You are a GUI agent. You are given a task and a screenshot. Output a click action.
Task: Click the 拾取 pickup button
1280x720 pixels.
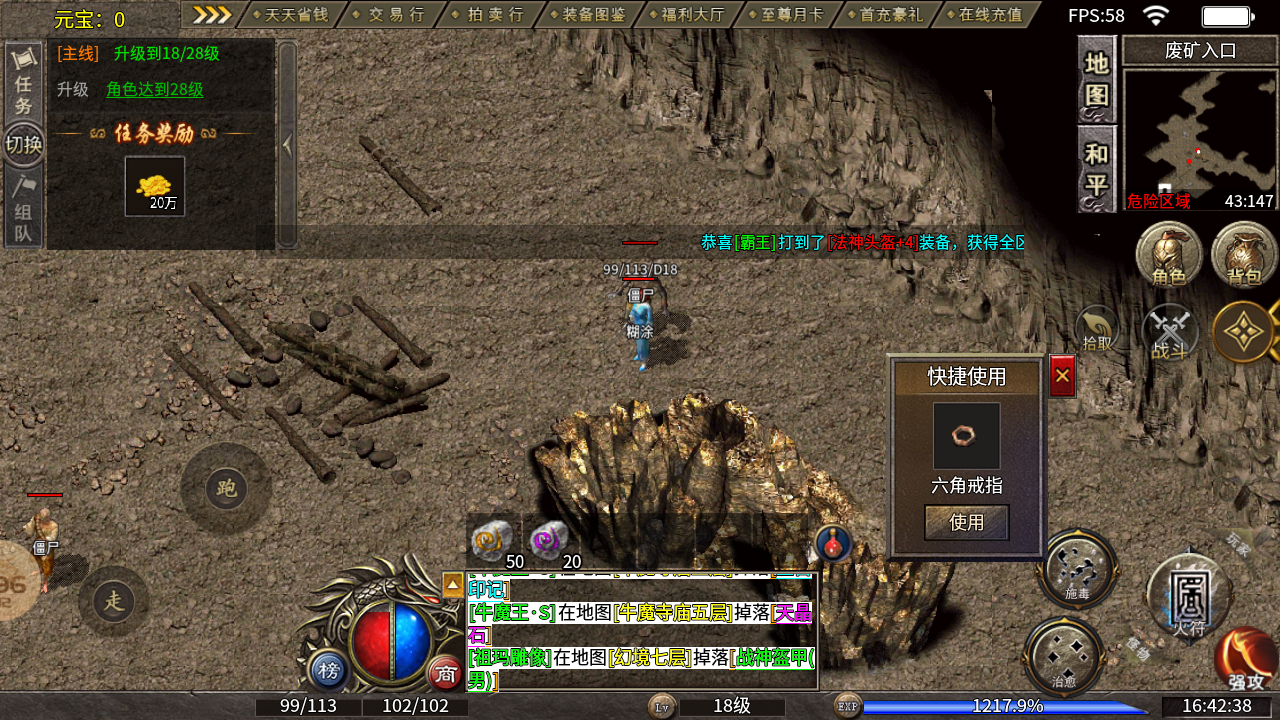1097,329
